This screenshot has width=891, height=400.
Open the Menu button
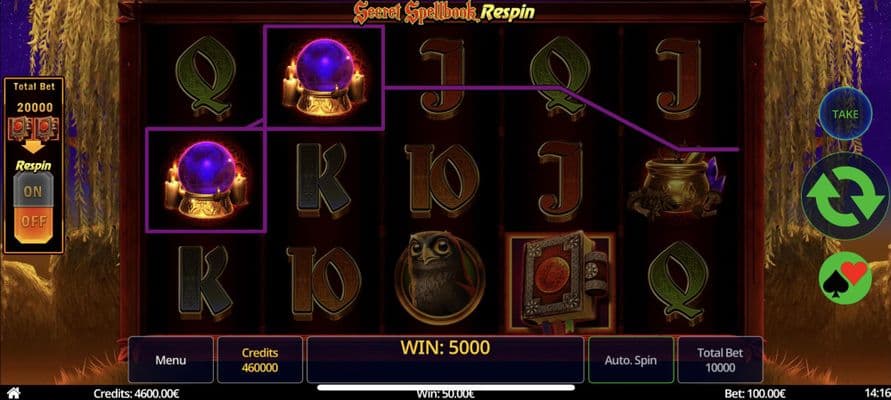[x=170, y=359]
